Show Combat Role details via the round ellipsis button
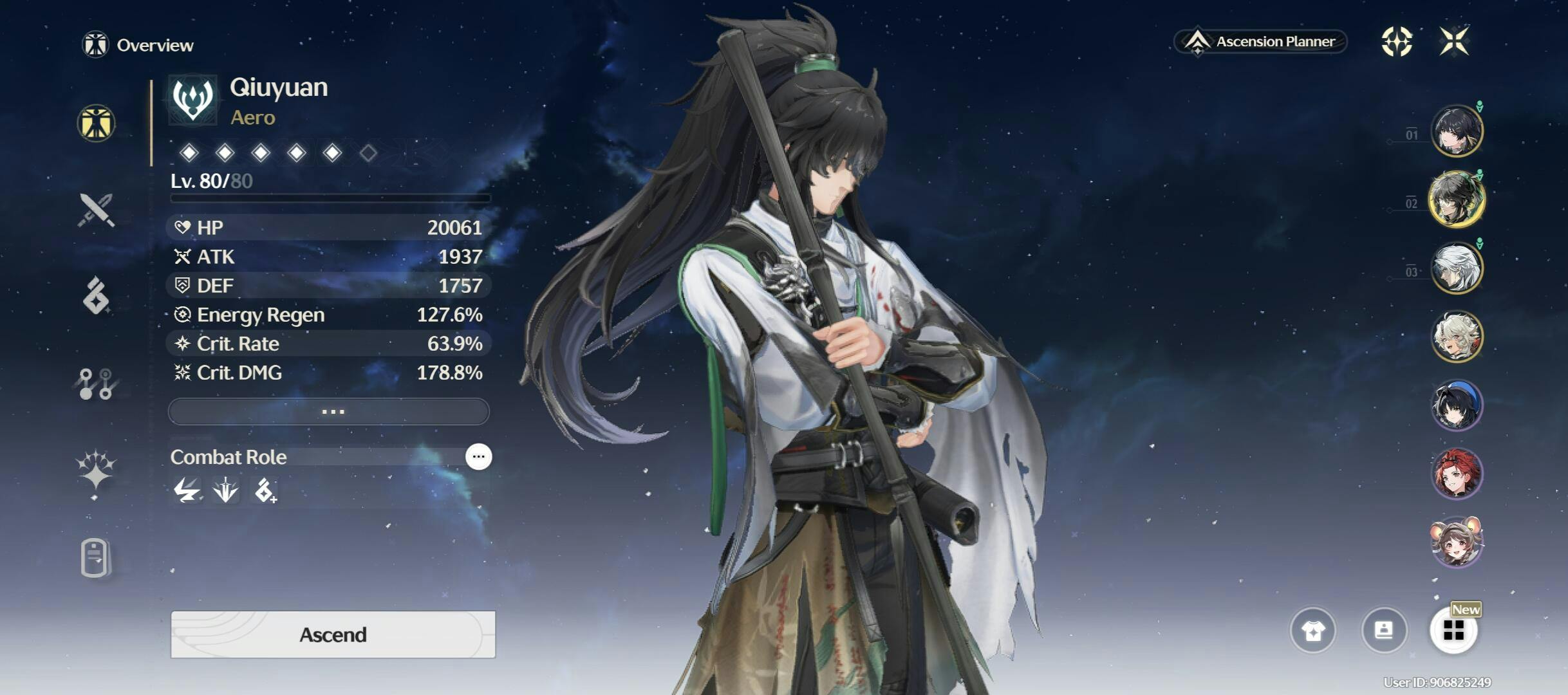This screenshot has width=1568, height=695. click(478, 457)
